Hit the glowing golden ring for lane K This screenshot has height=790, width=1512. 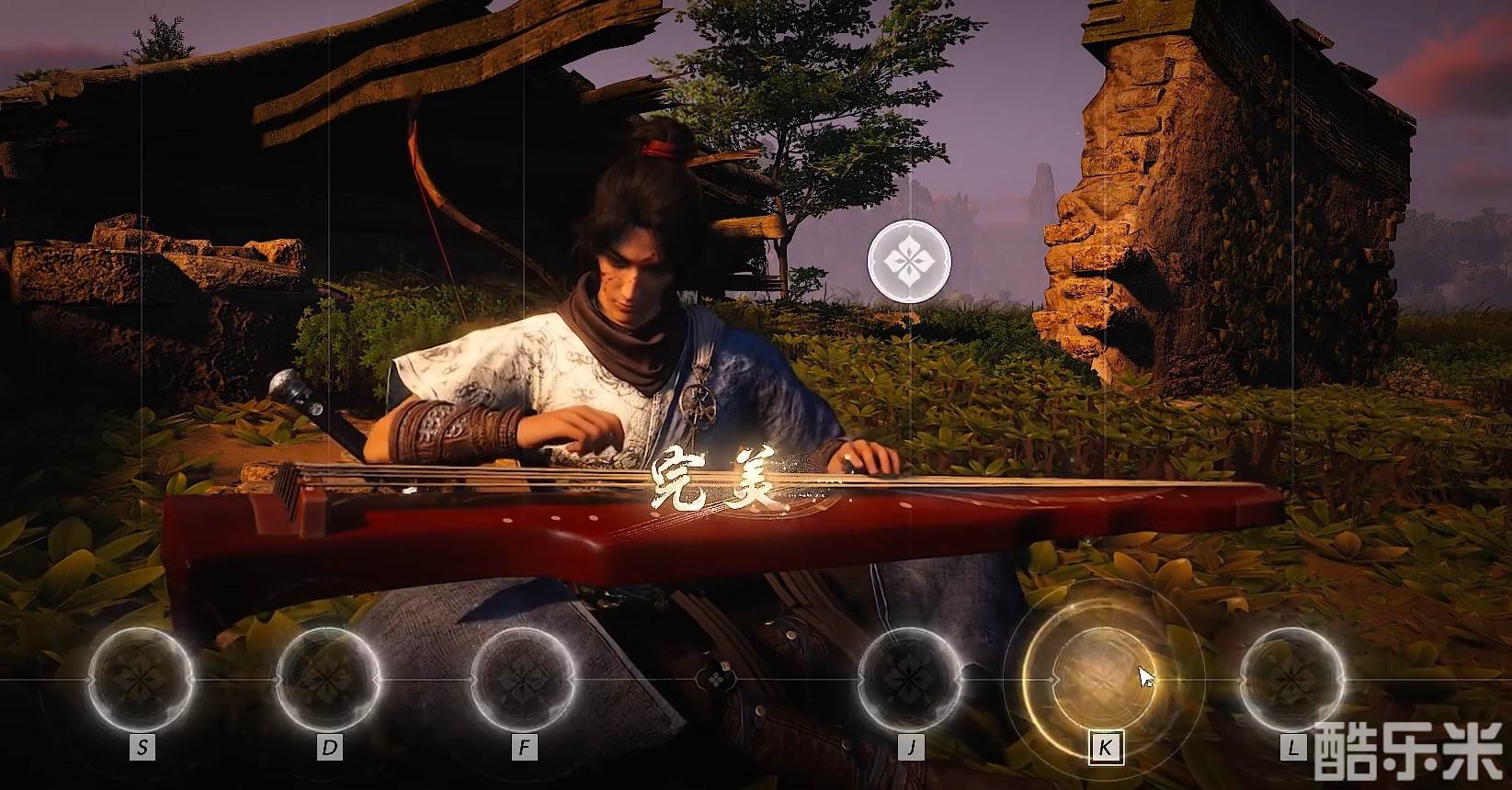[x=1103, y=679]
